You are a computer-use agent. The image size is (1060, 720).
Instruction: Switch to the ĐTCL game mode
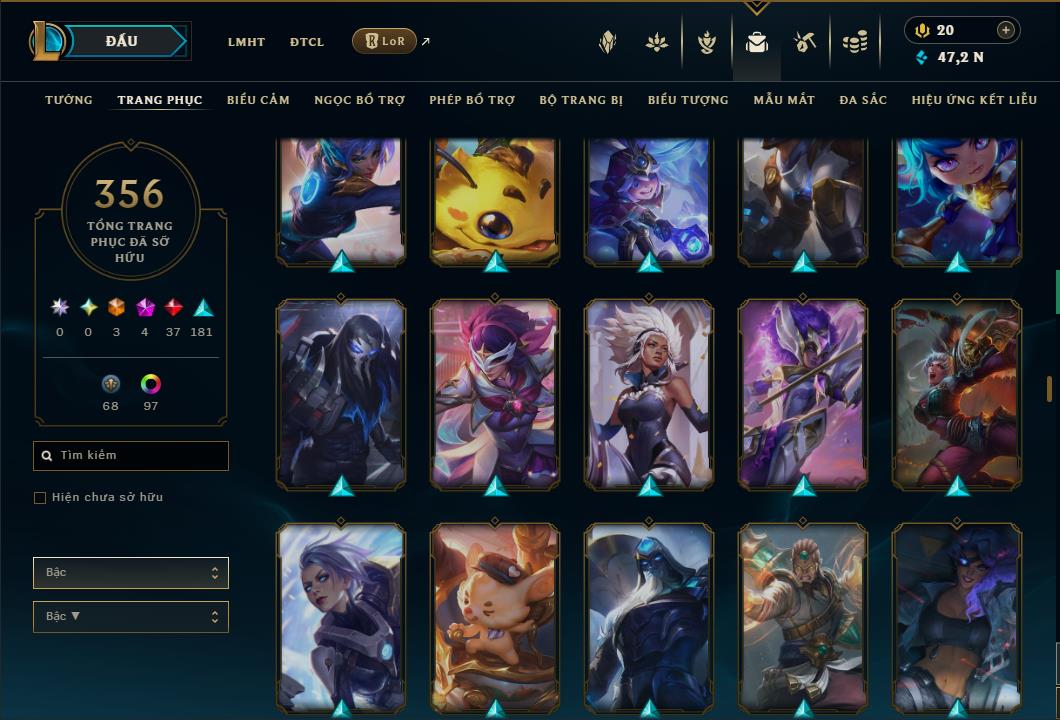coord(307,42)
